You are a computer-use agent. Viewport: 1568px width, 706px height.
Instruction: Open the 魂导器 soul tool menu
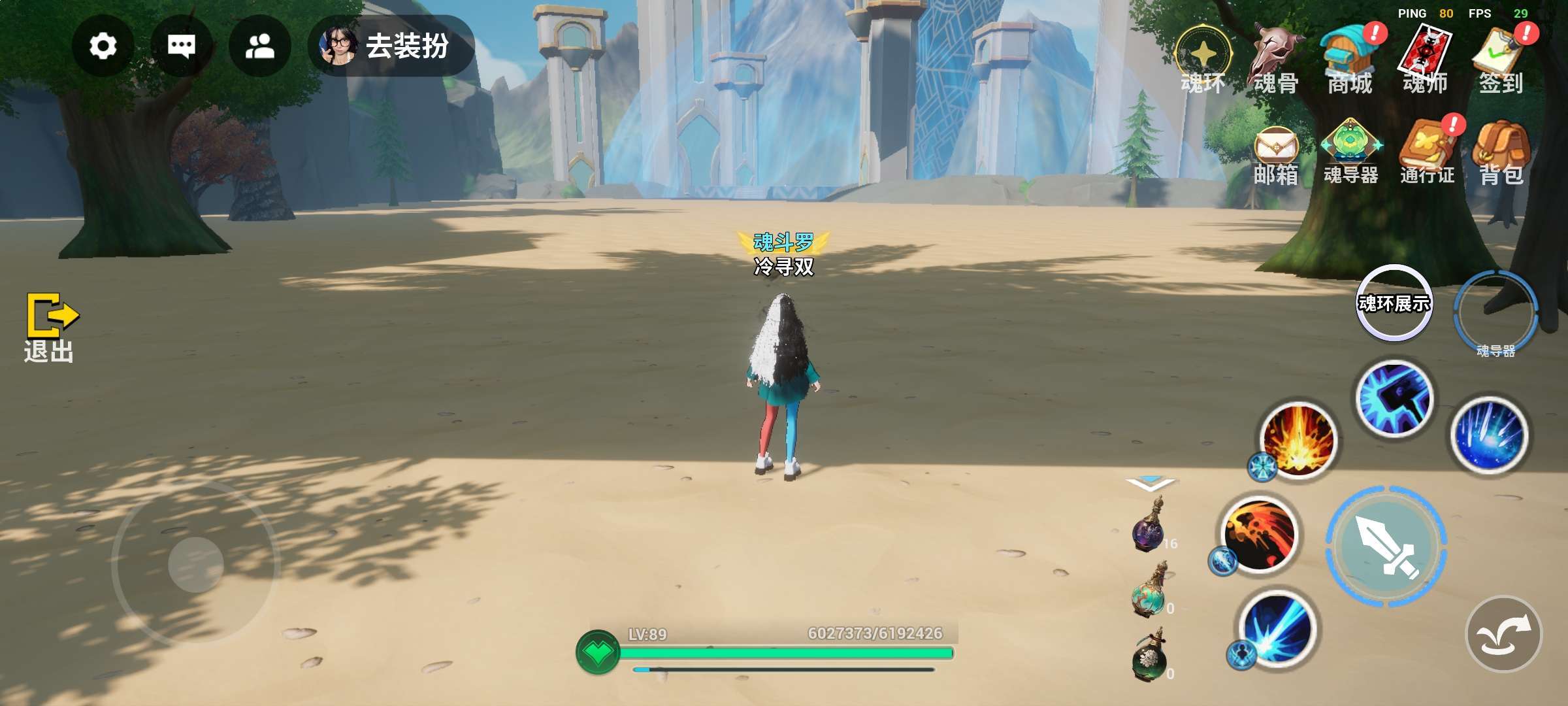click(1350, 152)
